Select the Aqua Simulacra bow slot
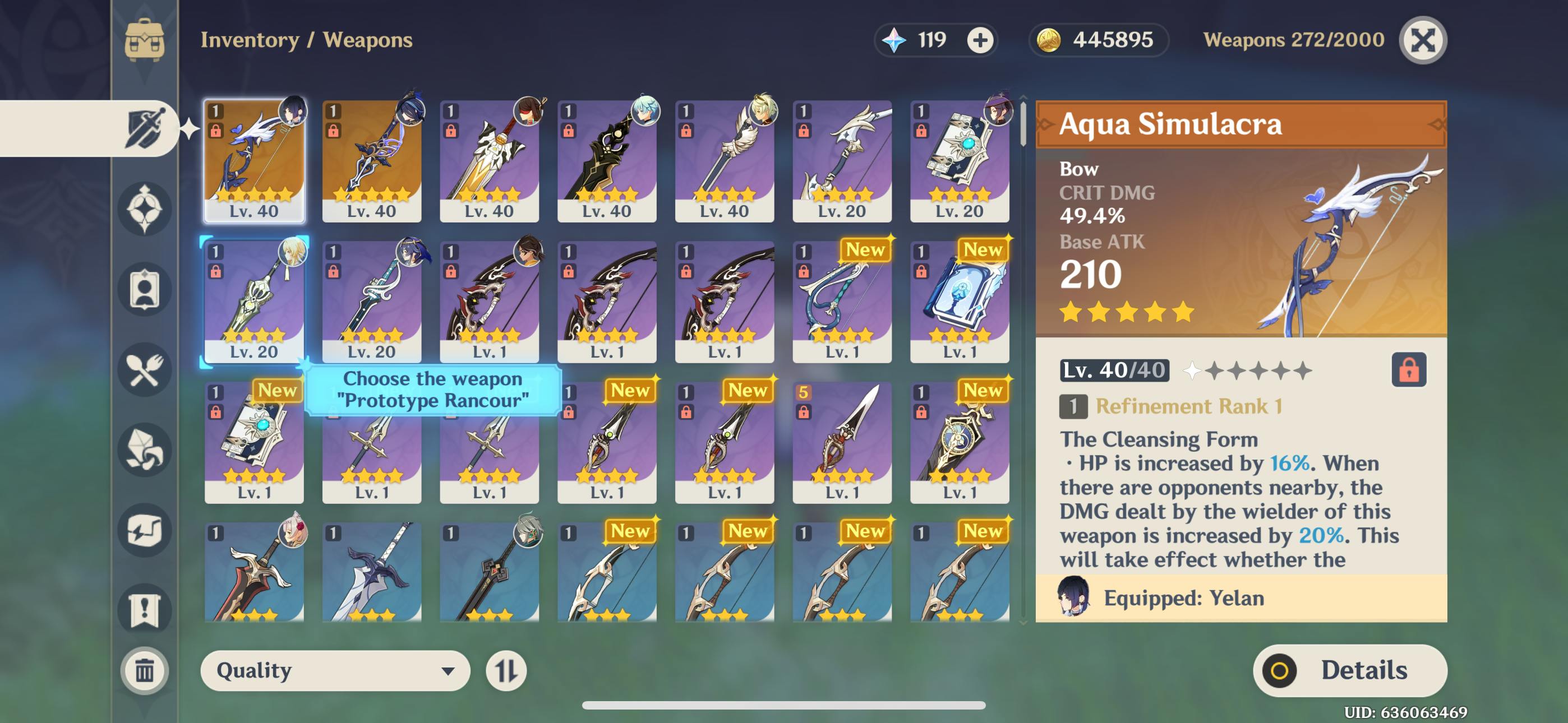The image size is (1568, 723). (x=254, y=161)
